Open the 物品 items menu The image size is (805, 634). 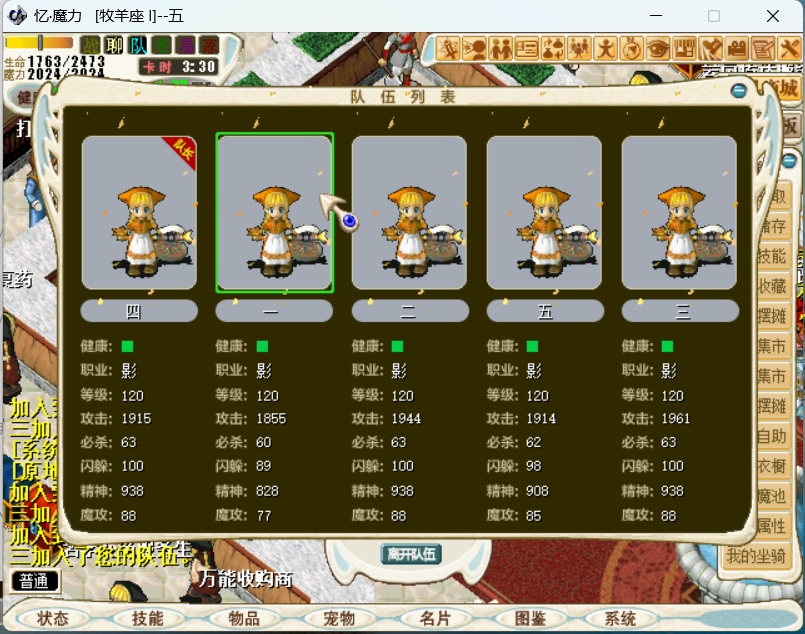244,619
